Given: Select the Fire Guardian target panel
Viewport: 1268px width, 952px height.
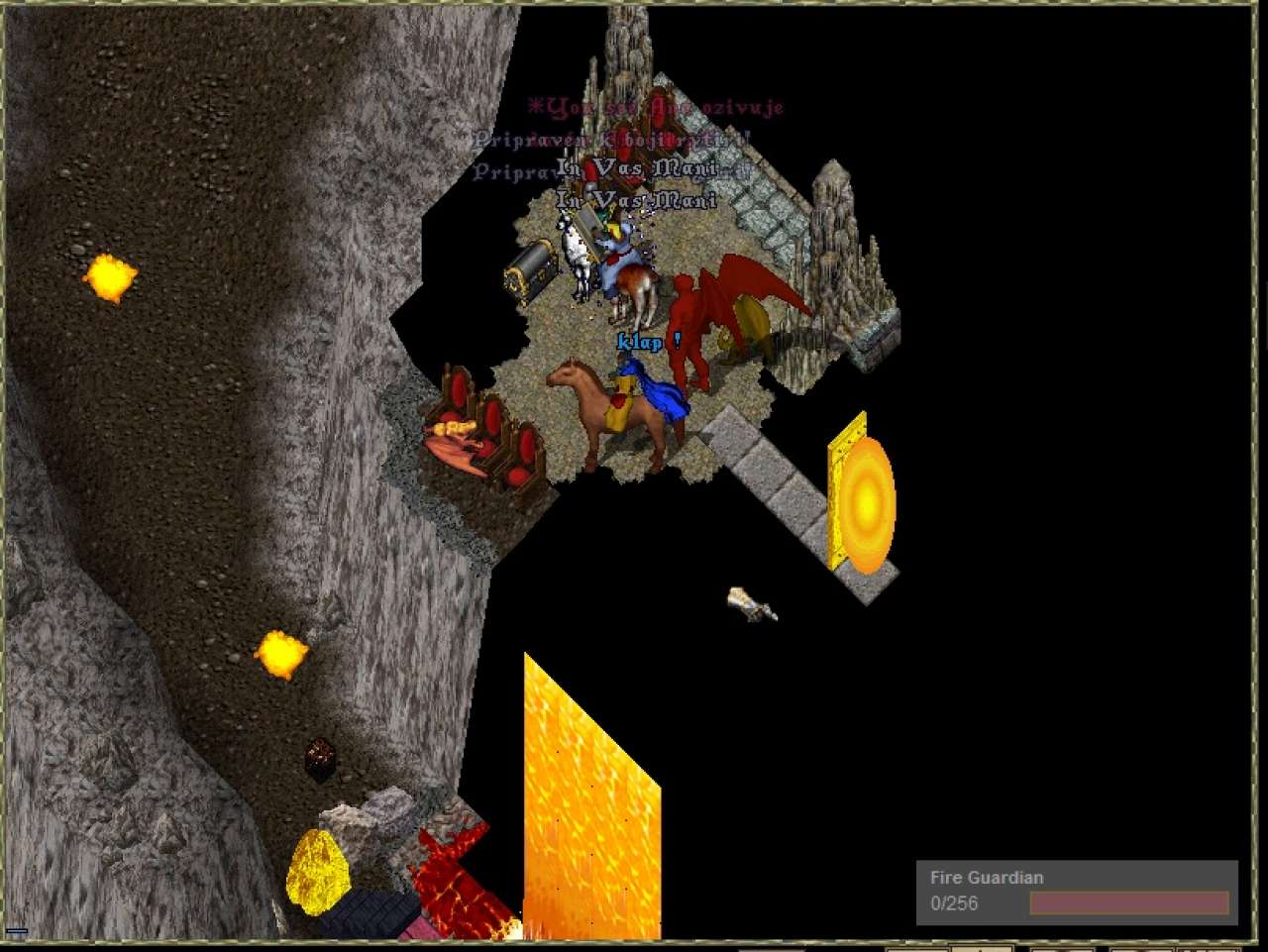Looking at the screenshot, I should pyautogui.click(x=1076, y=891).
